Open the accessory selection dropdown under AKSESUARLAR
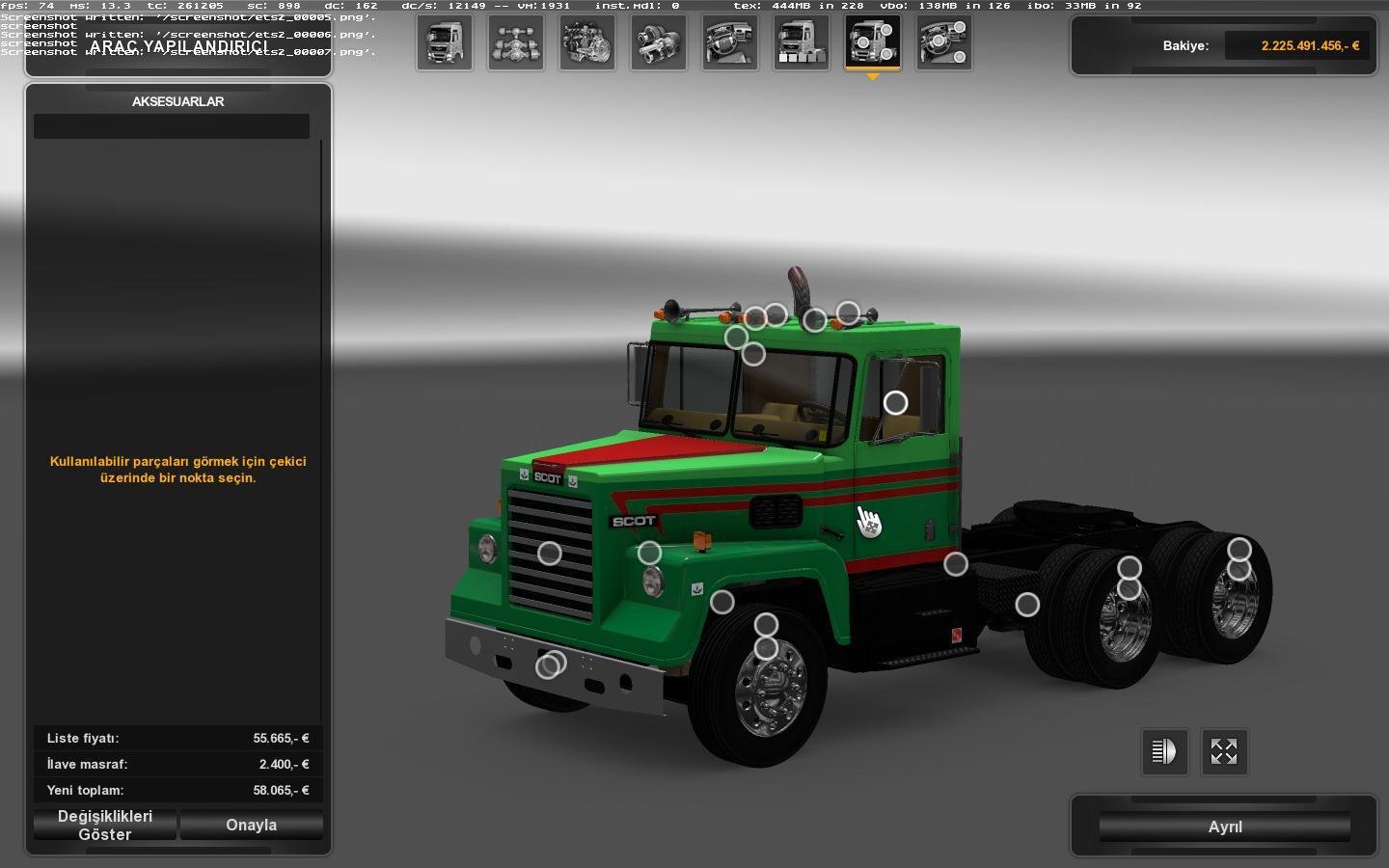This screenshot has width=1389, height=868. (x=171, y=125)
